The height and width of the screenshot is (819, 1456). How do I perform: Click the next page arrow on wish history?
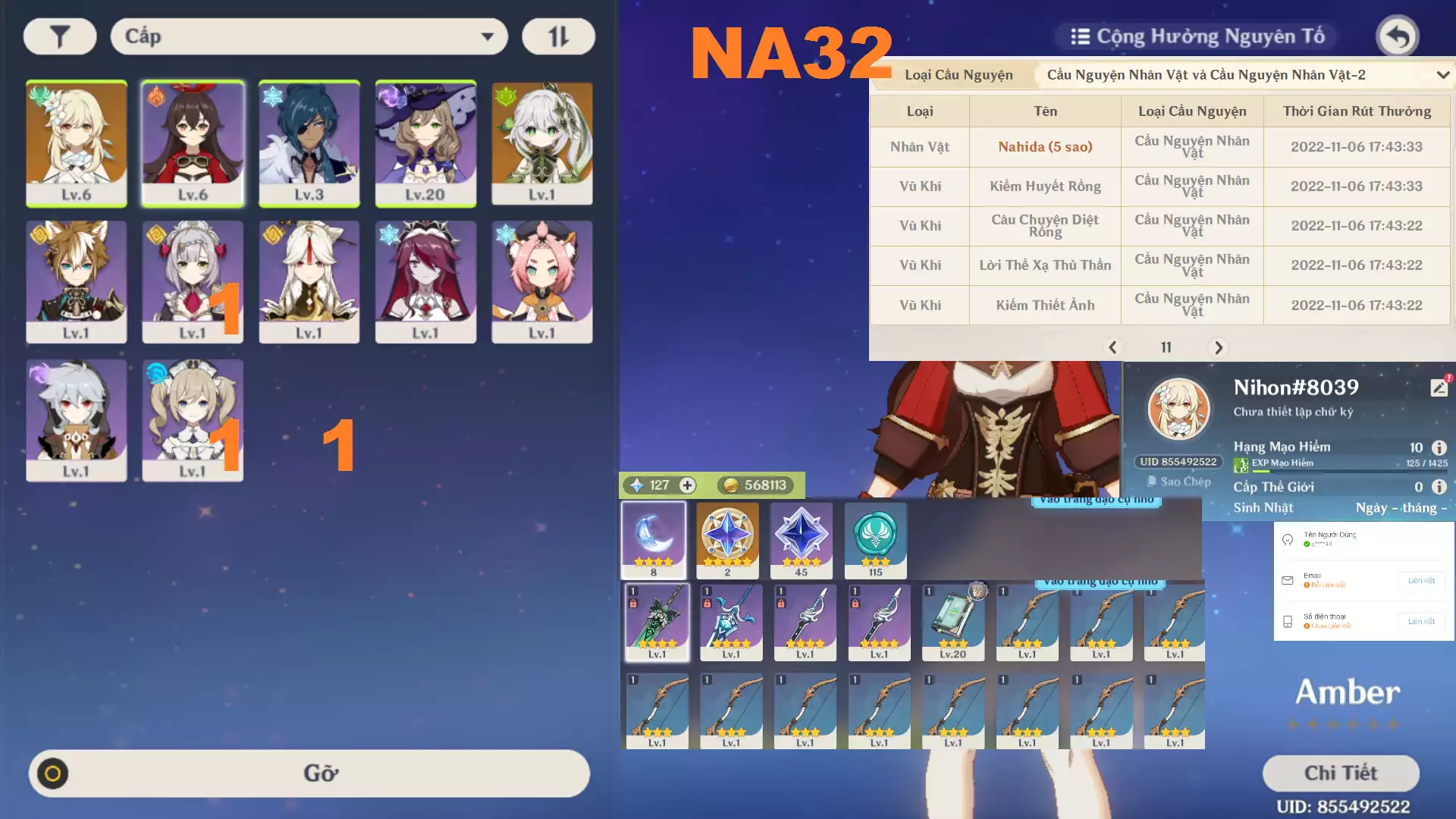(1219, 347)
